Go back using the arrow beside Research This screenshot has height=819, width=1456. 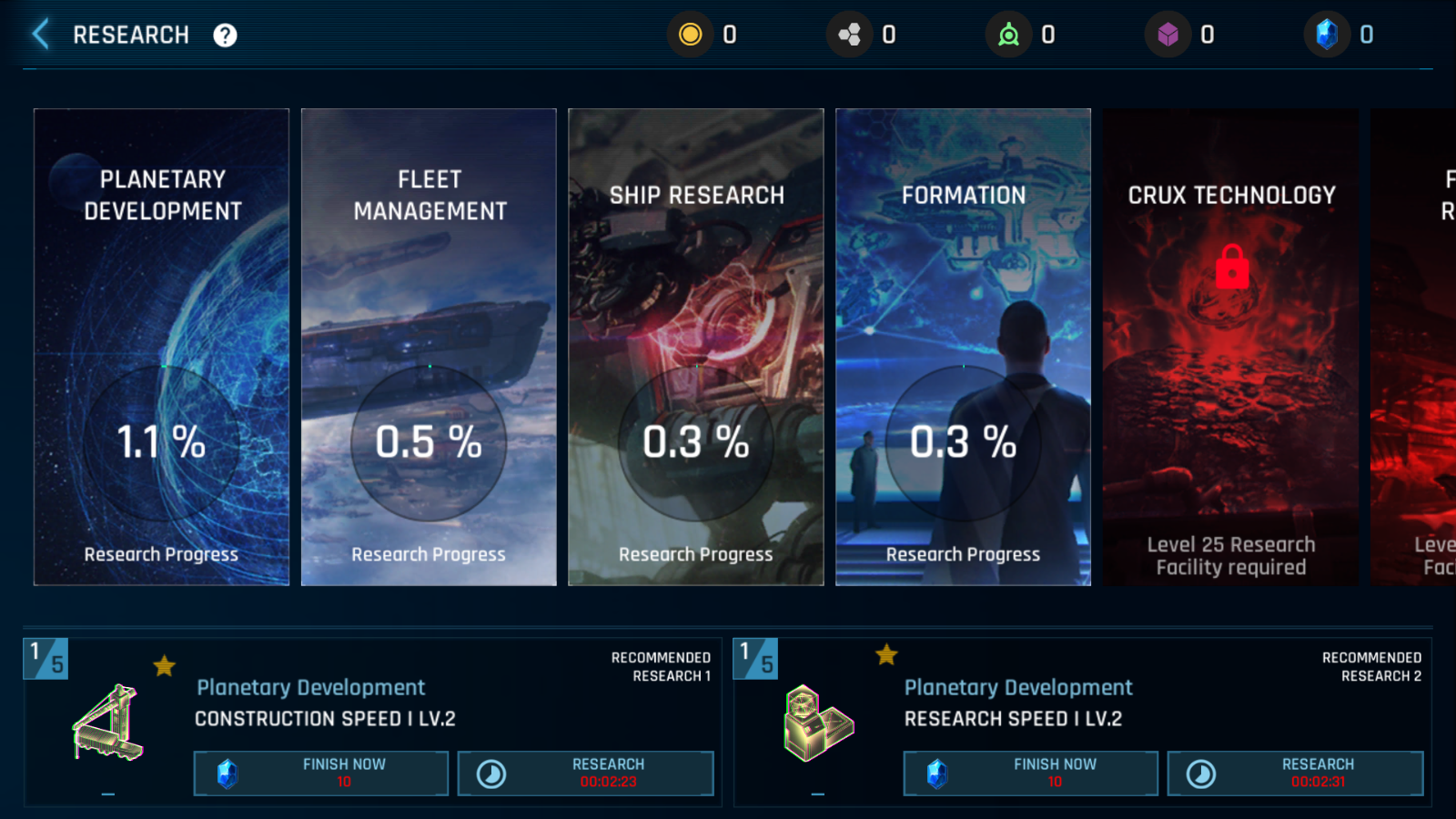click(41, 35)
